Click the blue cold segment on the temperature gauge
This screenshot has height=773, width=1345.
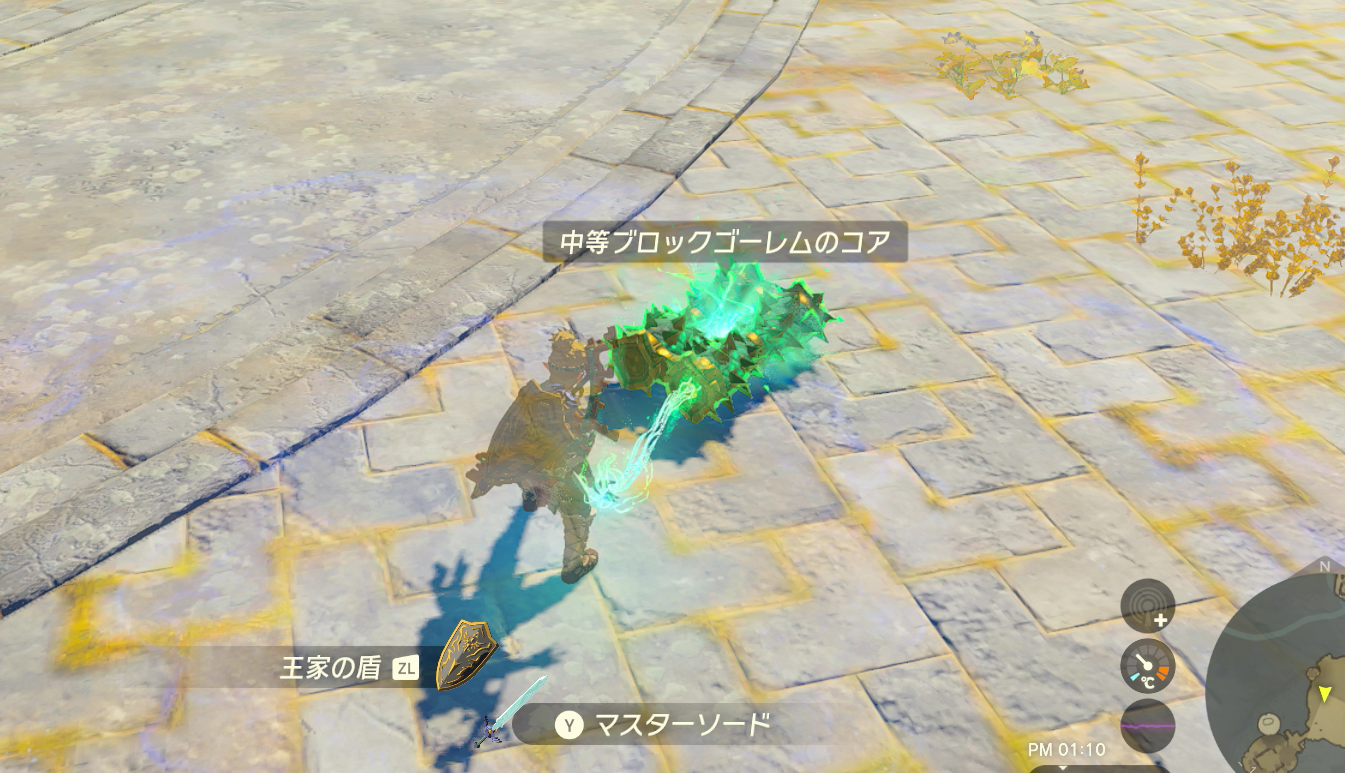(1134, 676)
